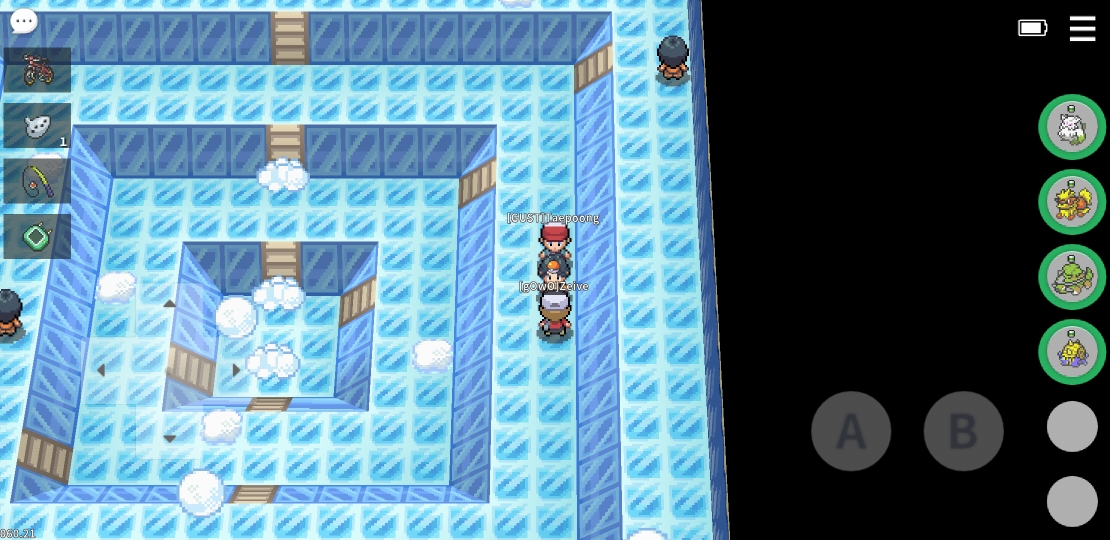Image resolution: width=1110 pixels, height=540 pixels.
Task: Select the ocarina item slot
Action: coord(38,126)
